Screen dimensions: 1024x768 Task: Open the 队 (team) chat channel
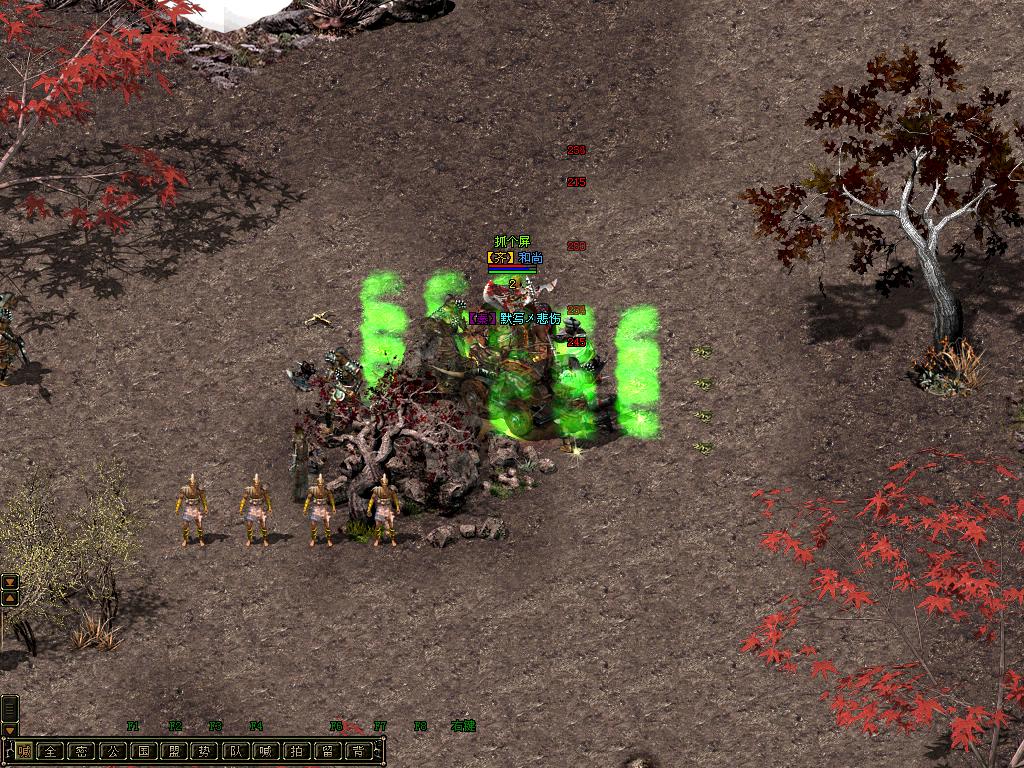[x=236, y=751]
